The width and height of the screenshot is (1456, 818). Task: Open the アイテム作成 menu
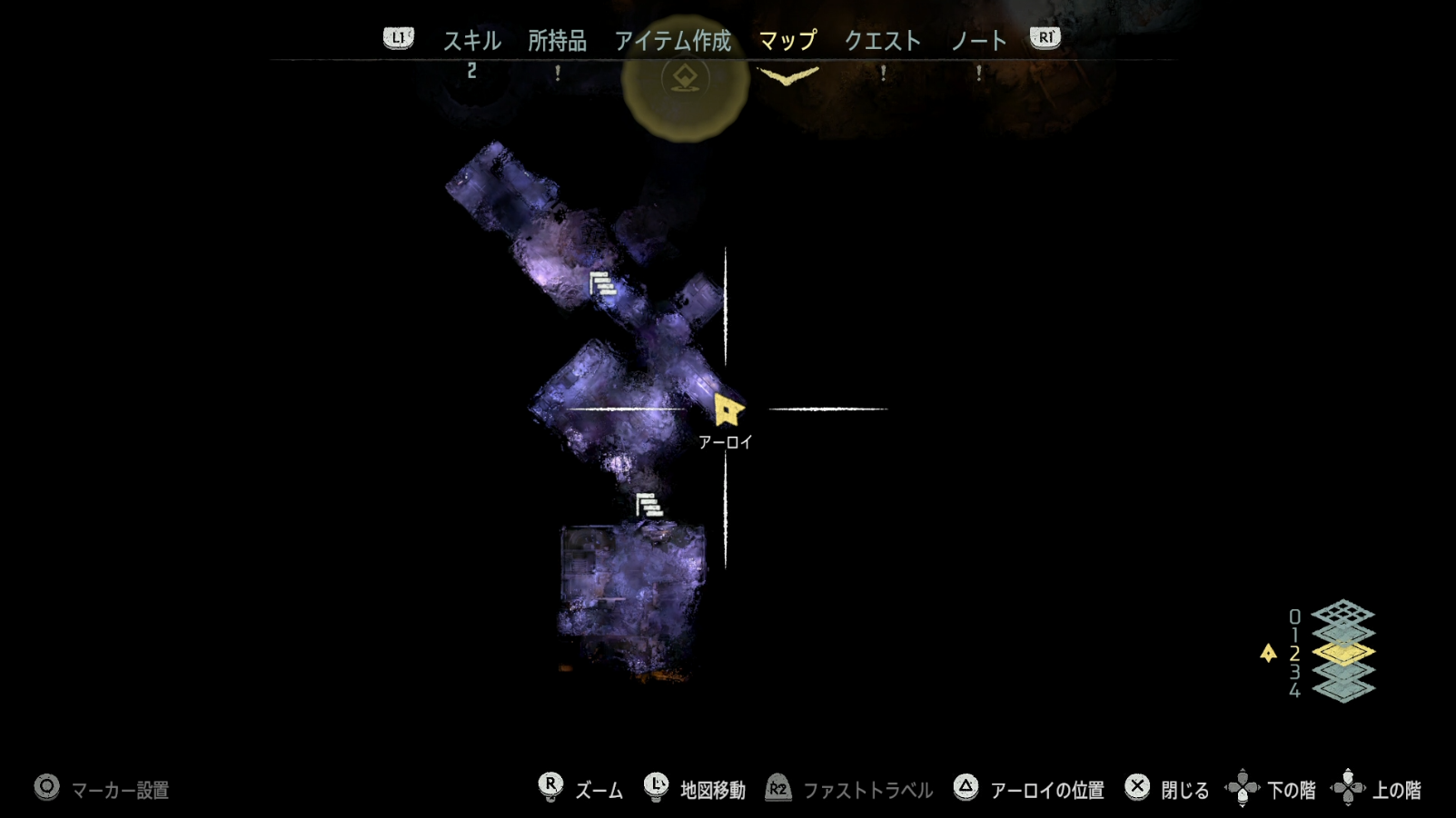(x=674, y=39)
